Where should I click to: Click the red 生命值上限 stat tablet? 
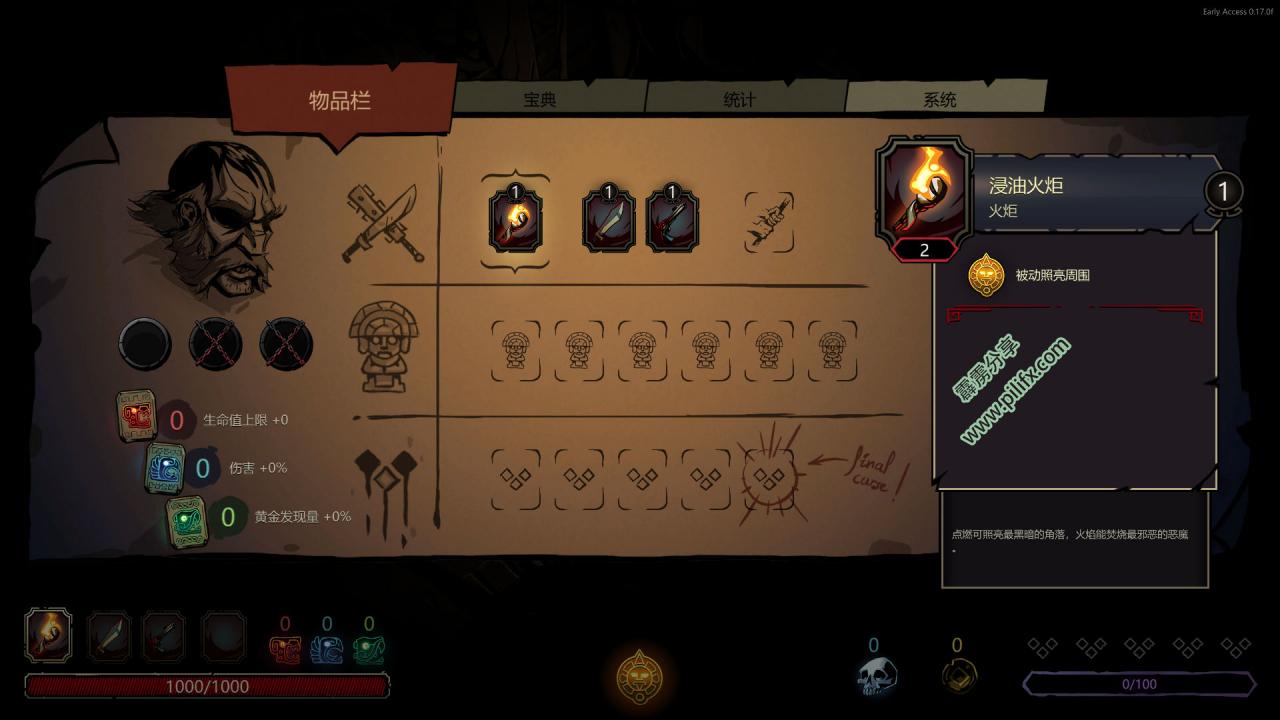pos(137,415)
